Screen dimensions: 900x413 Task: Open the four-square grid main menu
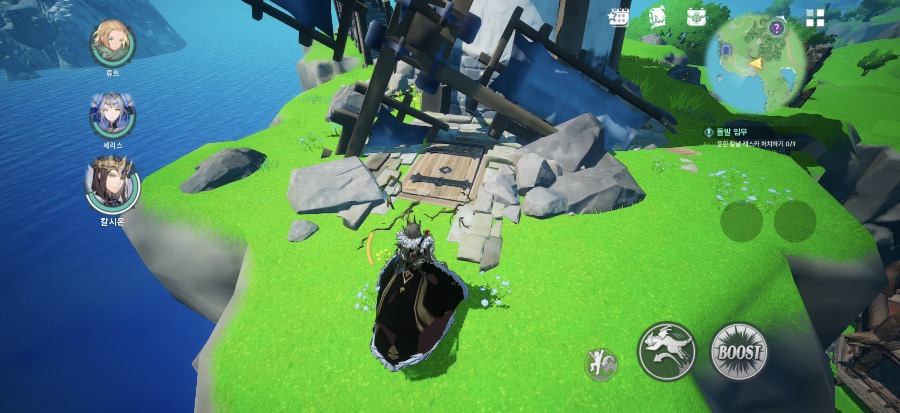point(816,17)
